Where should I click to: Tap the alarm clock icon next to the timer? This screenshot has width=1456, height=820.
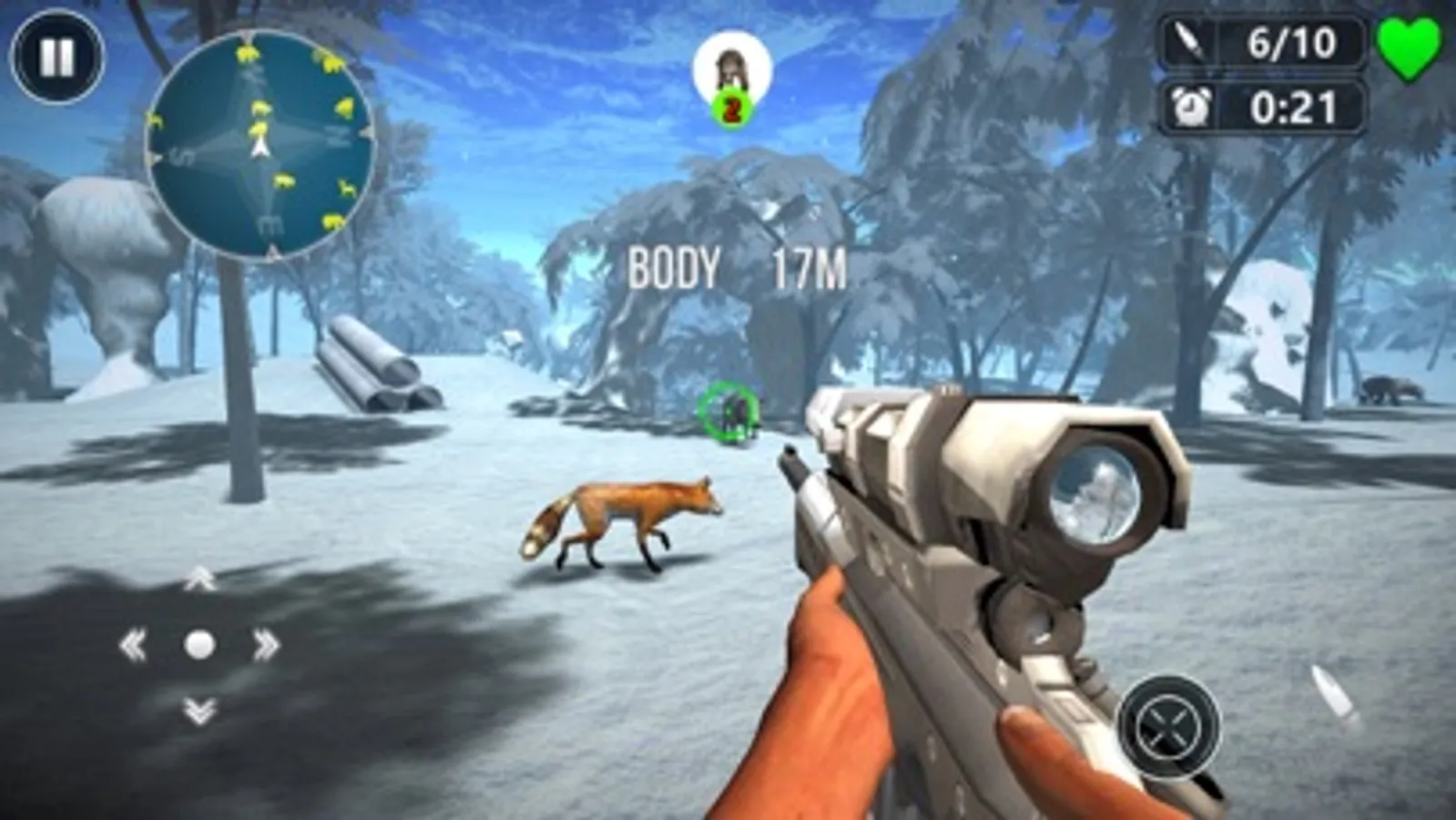(1194, 105)
